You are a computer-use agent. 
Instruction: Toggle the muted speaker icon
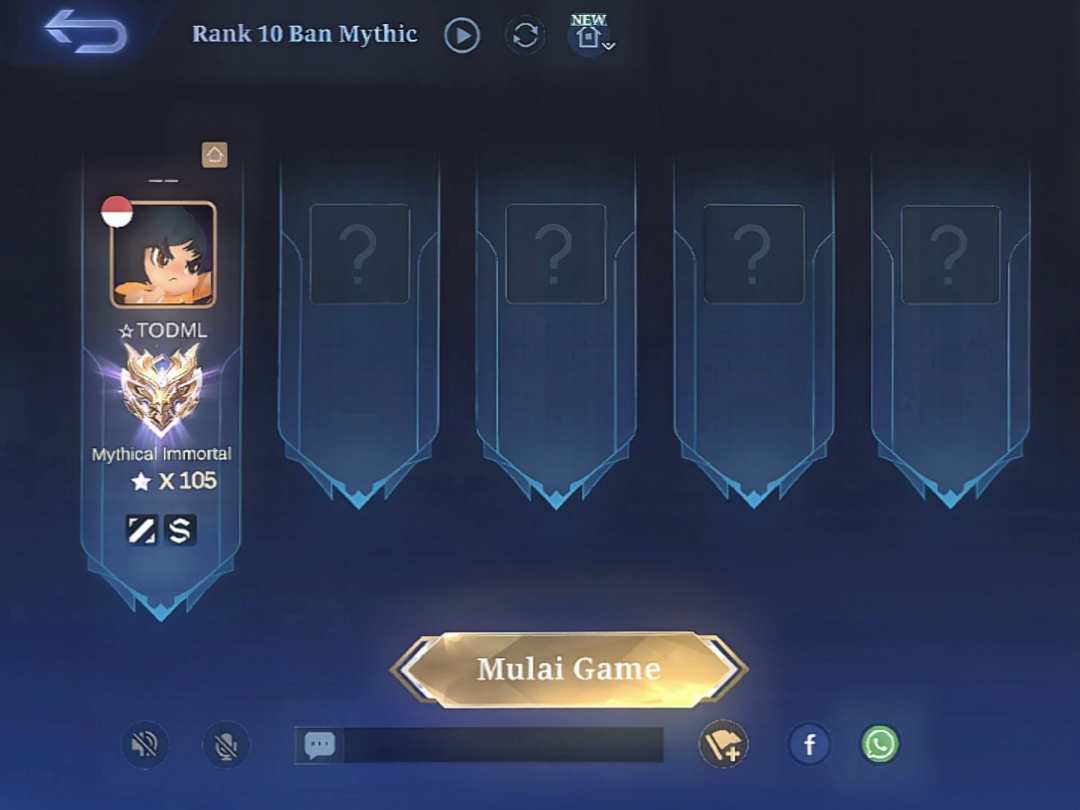coord(145,745)
